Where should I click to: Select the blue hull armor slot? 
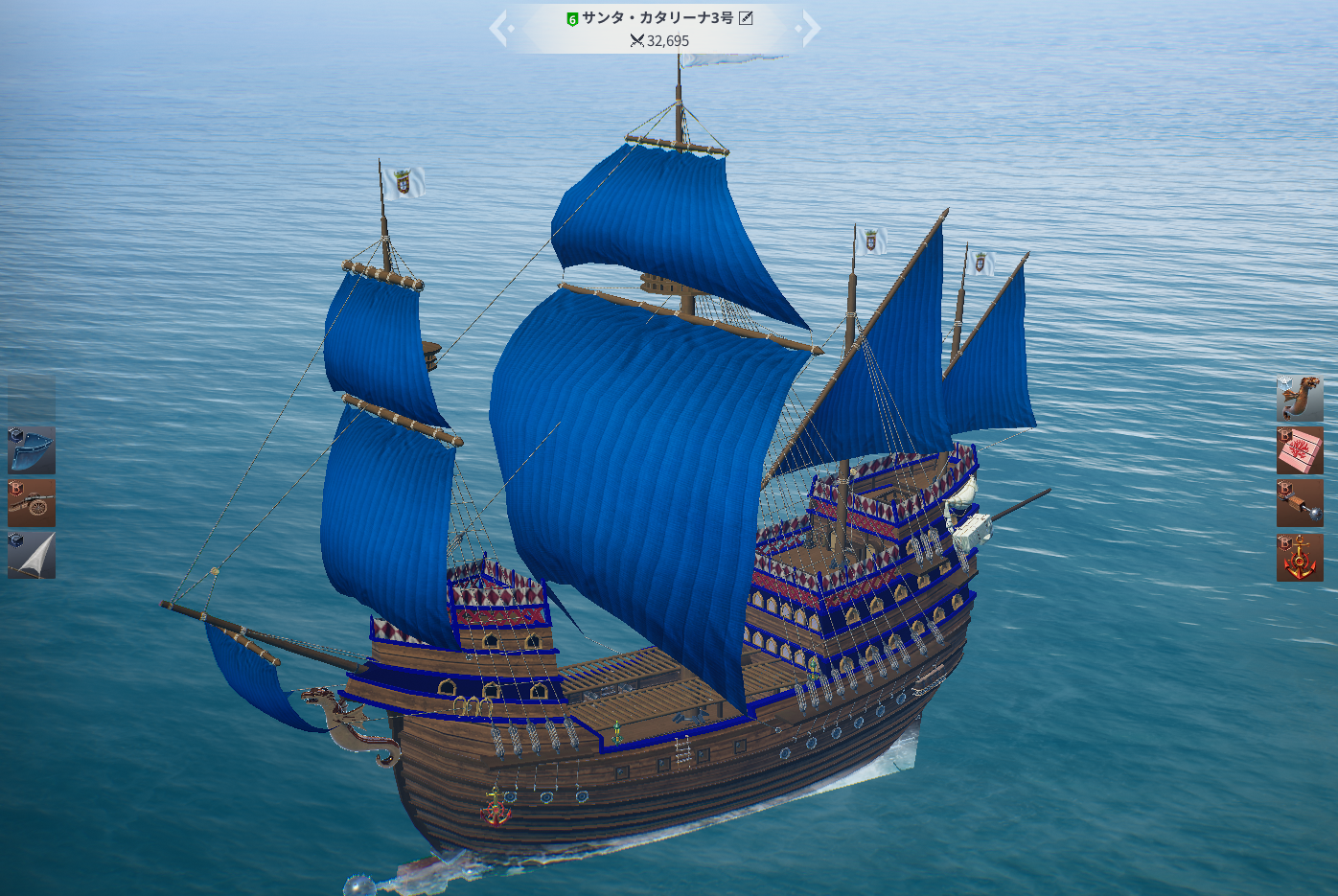tap(32, 450)
